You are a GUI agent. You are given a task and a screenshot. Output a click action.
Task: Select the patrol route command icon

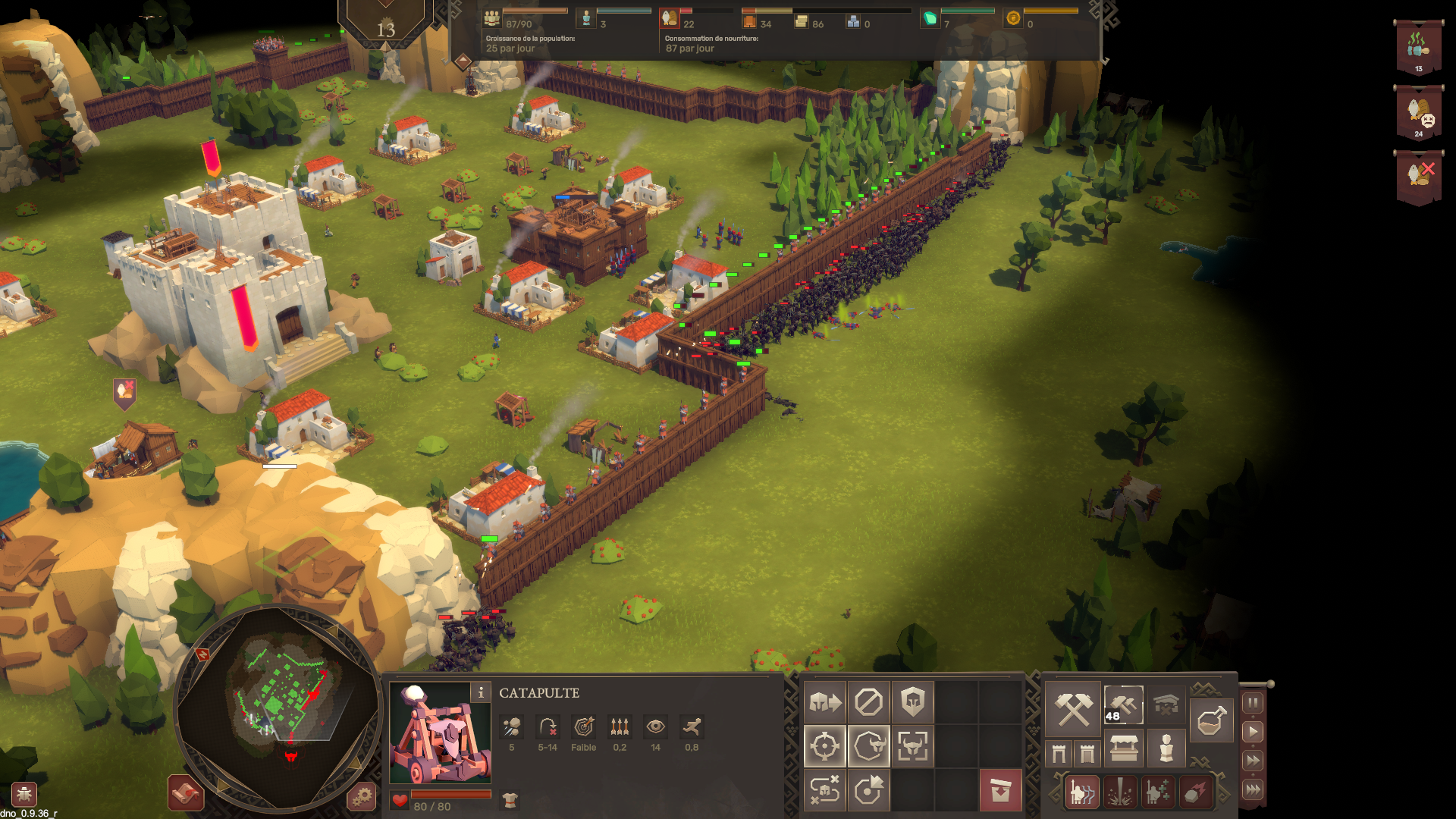click(x=825, y=790)
